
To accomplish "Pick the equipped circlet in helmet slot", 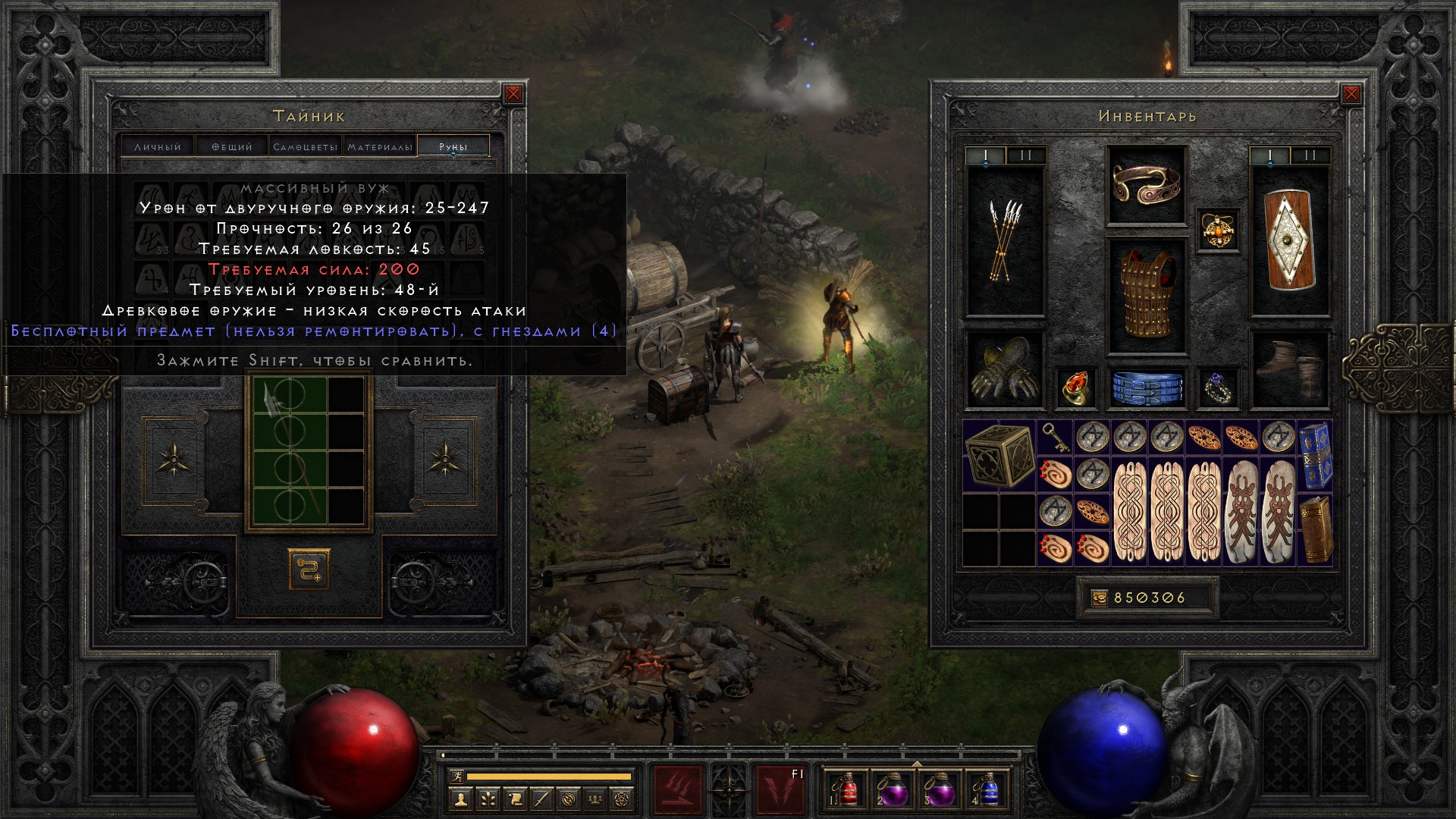I will click(x=1146, y=185).
